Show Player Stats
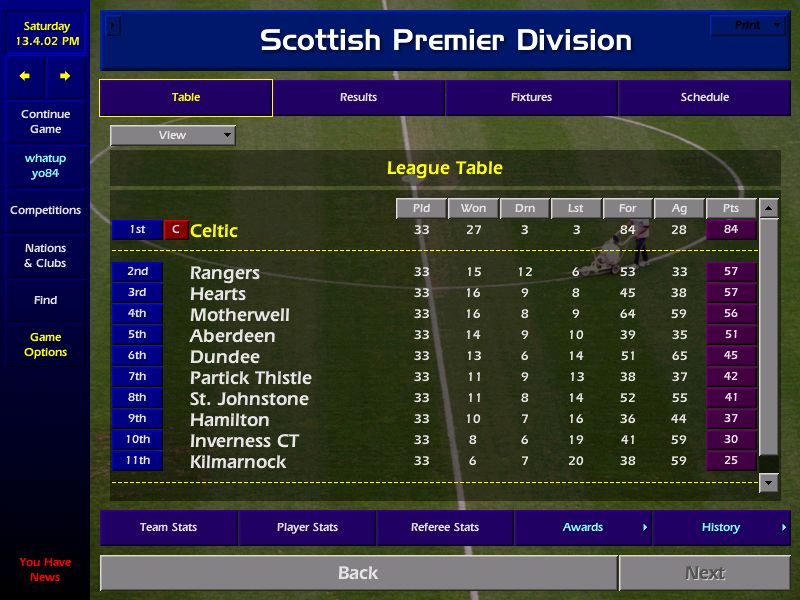The height and width of the screenshot is (600, 800). (307, 528)
